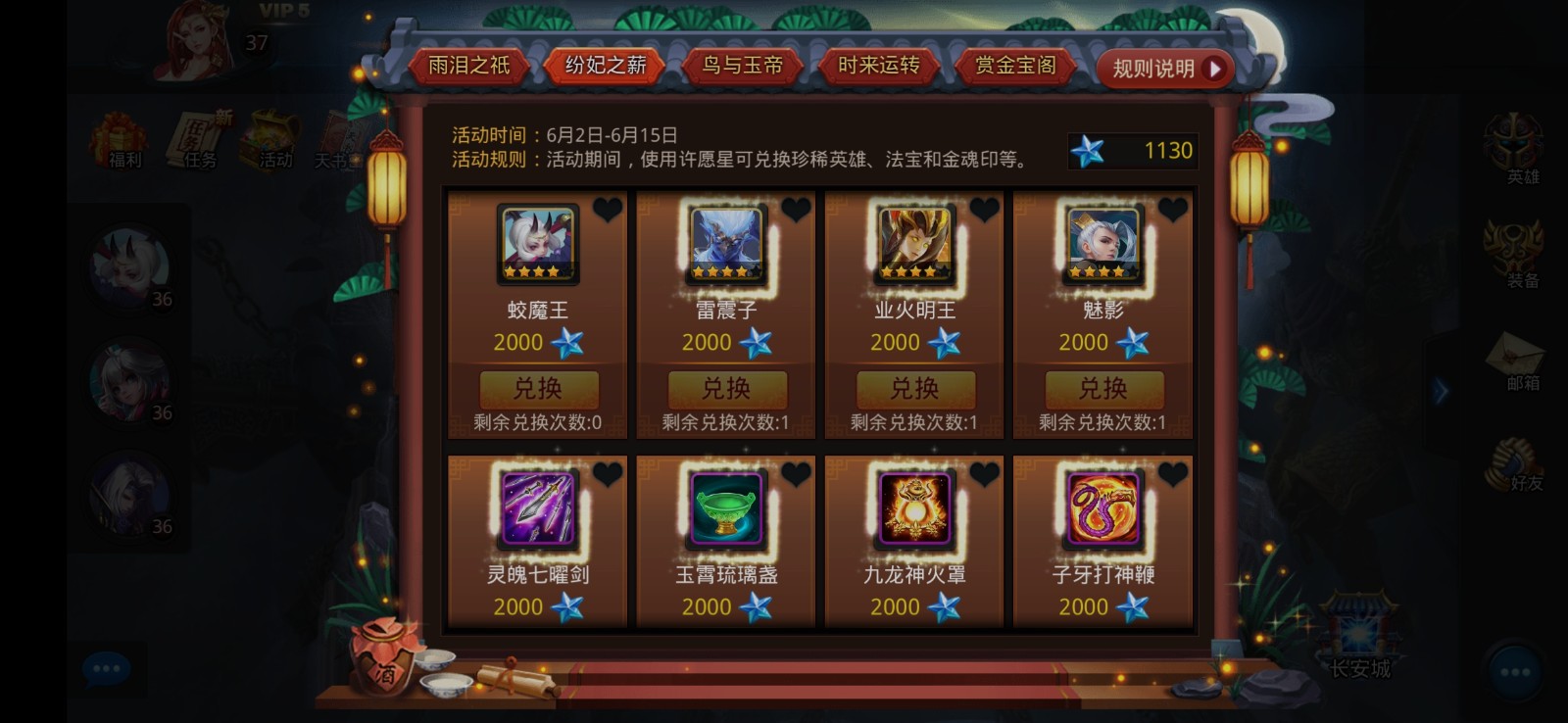Toggle the heart on 雷震子
Screen dimensions: 1568x723
(796, 210)
